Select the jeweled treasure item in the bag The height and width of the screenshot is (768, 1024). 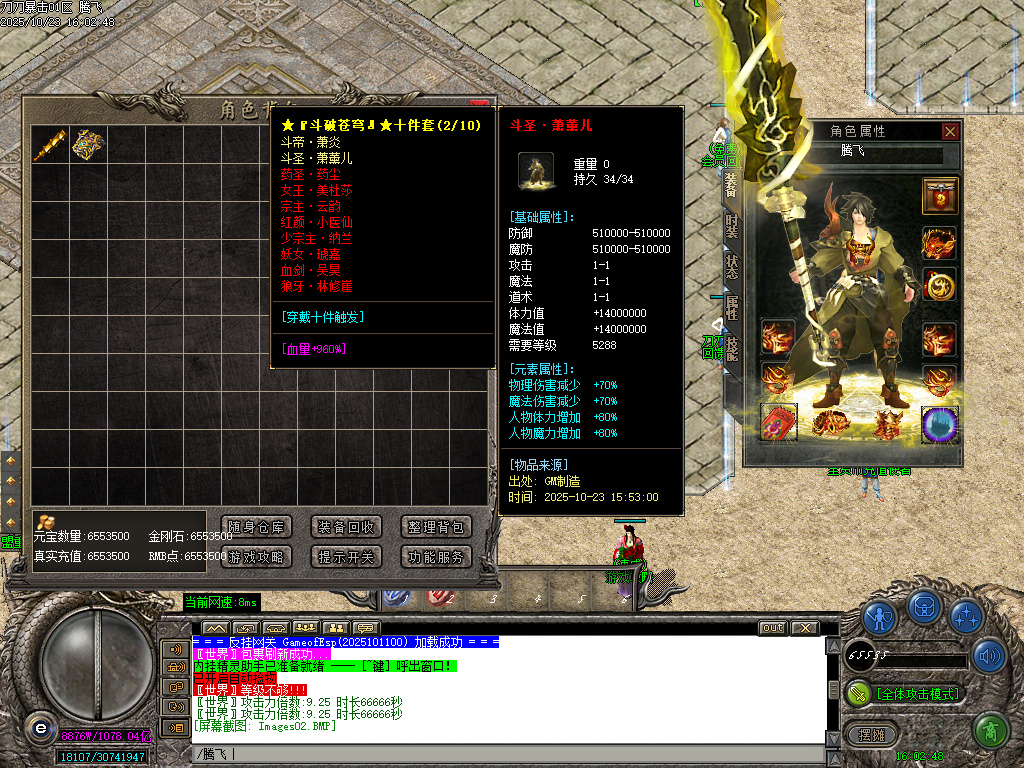(x=88, y=145)
